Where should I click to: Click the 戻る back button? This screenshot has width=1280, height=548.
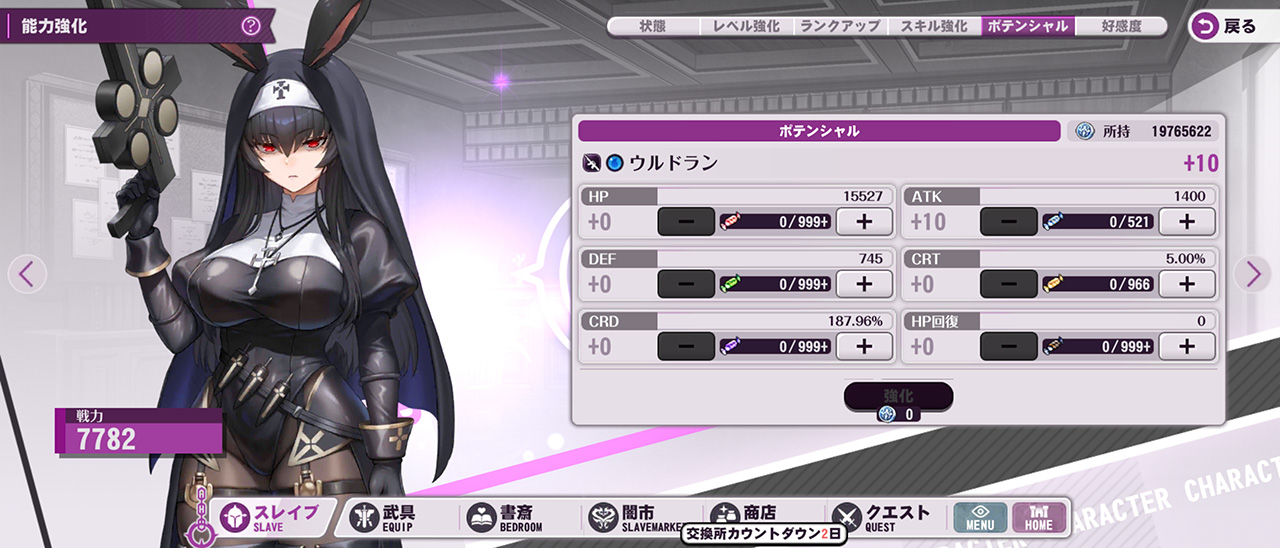coord(1228,27)
